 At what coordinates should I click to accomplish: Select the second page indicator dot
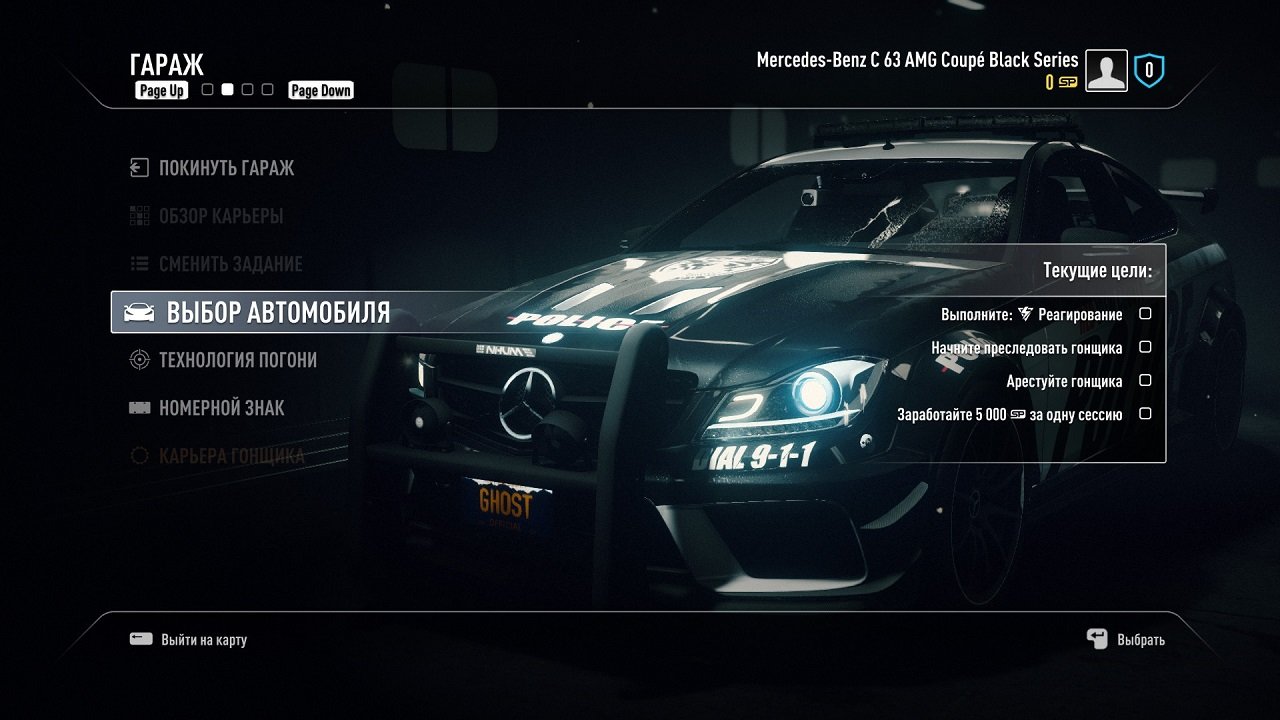point(226,89)
